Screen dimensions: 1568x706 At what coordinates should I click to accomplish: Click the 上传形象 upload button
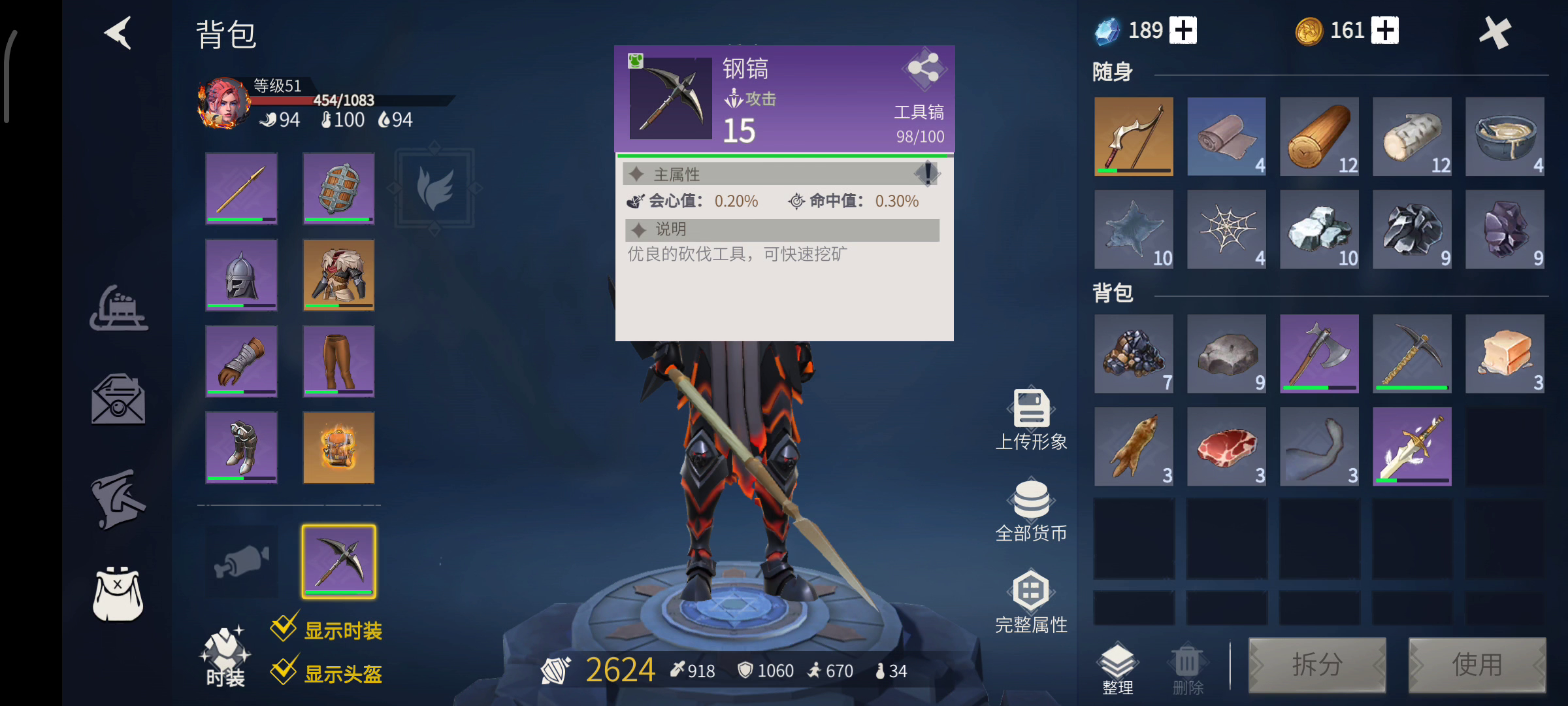point(1031,420)
